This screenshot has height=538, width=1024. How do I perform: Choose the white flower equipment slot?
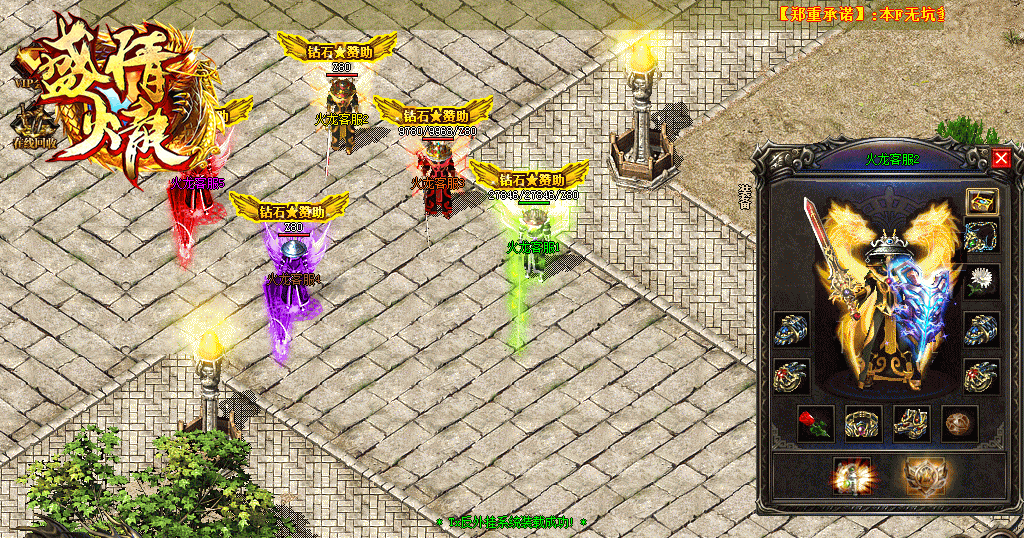[981, 281]
